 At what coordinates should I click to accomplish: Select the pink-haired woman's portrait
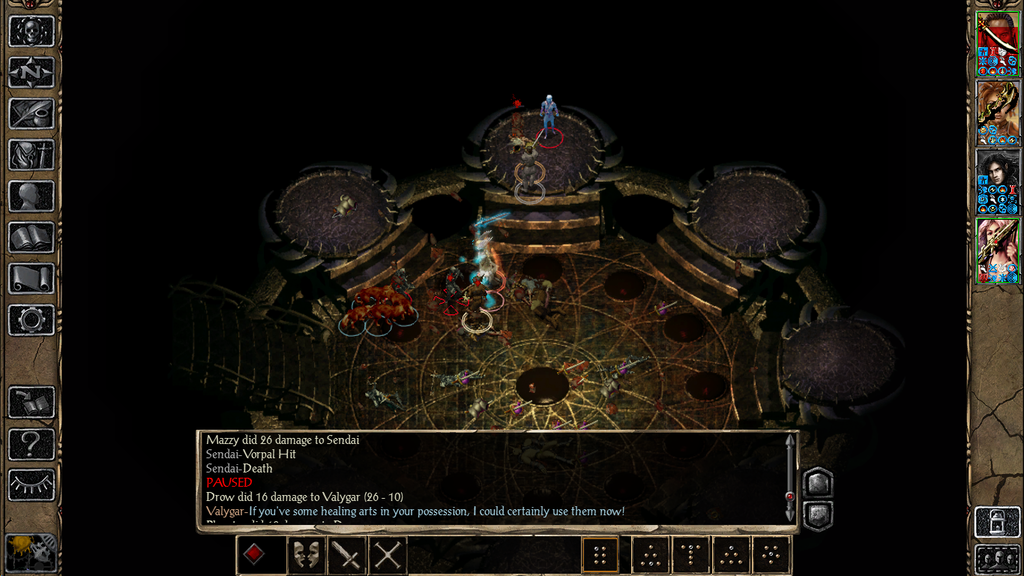point(997,250)
